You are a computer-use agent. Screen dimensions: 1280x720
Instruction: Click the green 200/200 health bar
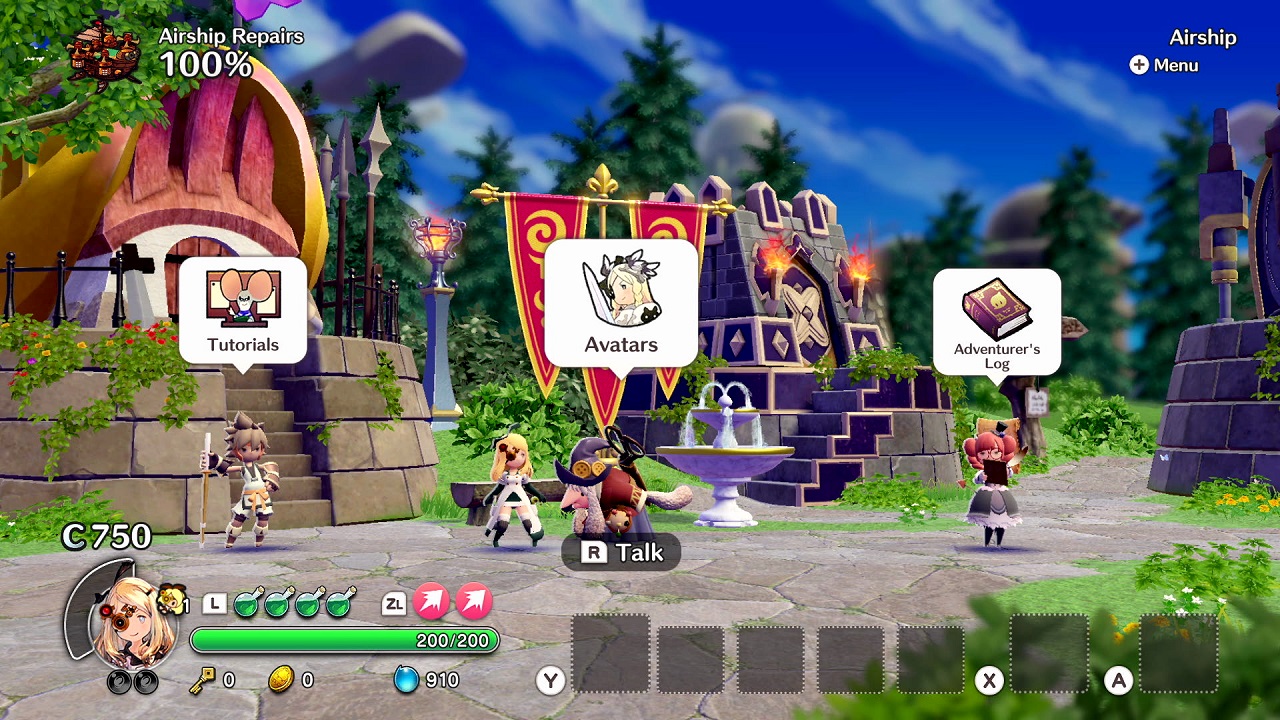344,640
